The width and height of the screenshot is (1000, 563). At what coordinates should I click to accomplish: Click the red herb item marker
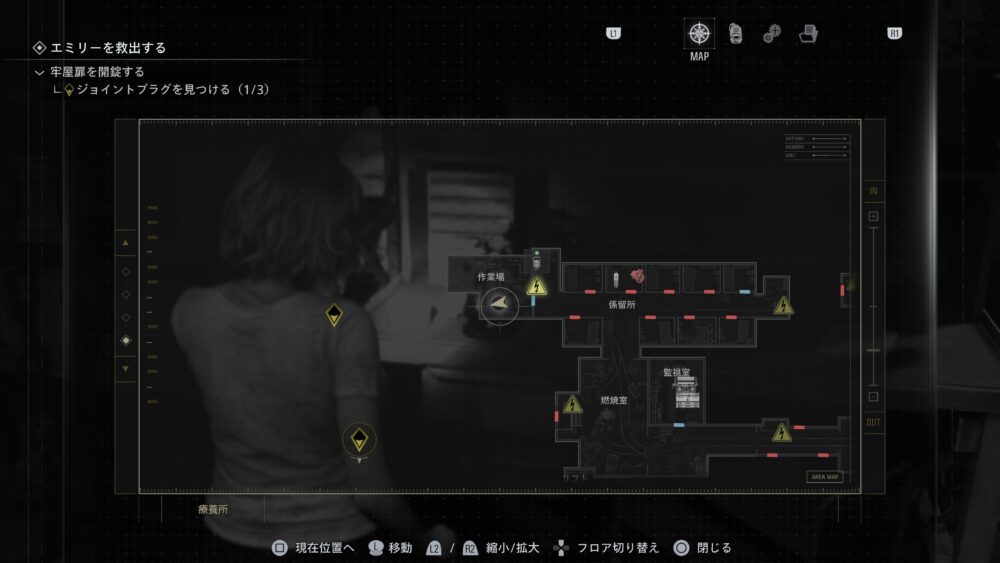pyautogui.click(x=637, y=276)
